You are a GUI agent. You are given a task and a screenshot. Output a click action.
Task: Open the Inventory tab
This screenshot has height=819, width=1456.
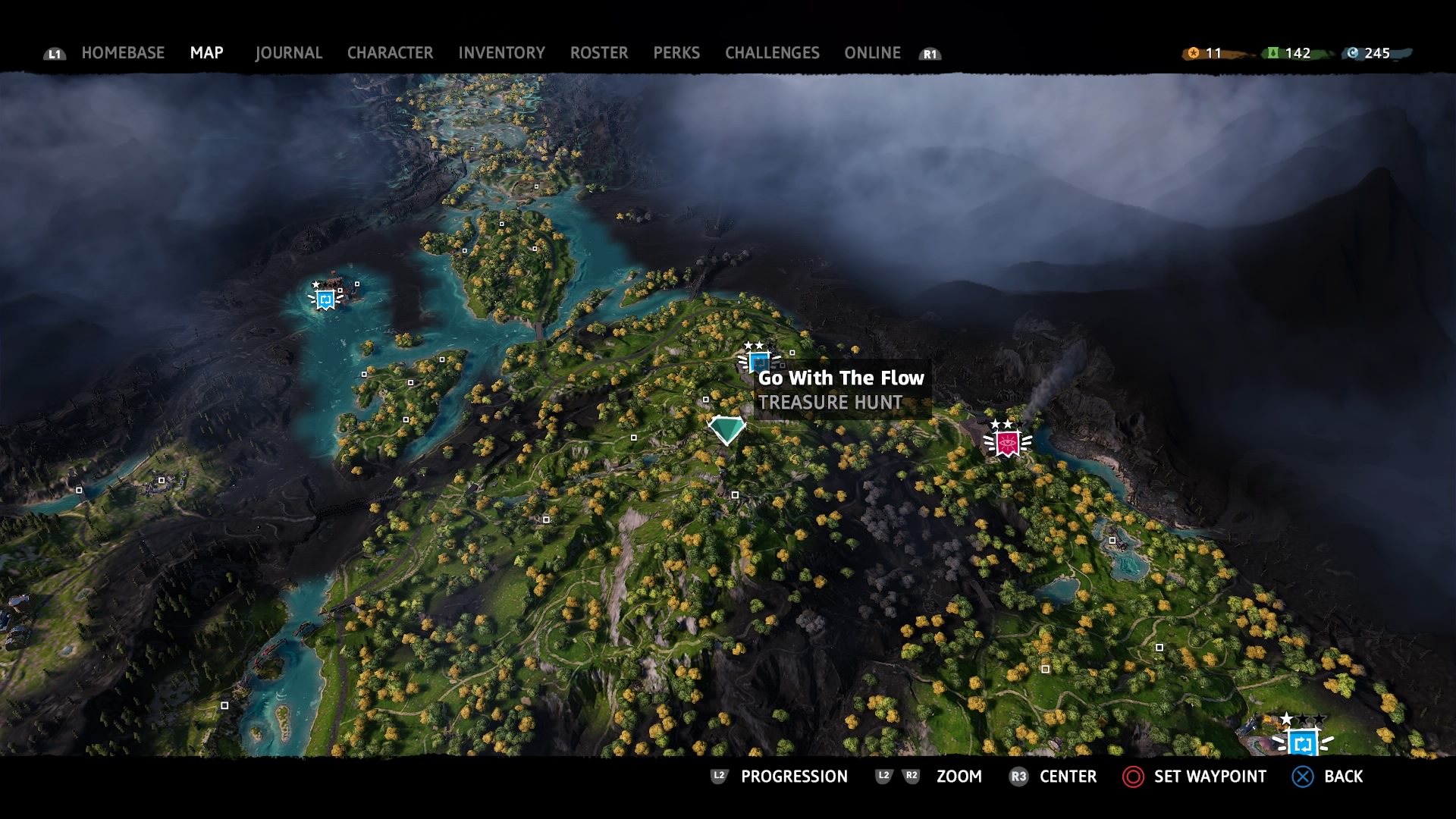pos(501,53)
